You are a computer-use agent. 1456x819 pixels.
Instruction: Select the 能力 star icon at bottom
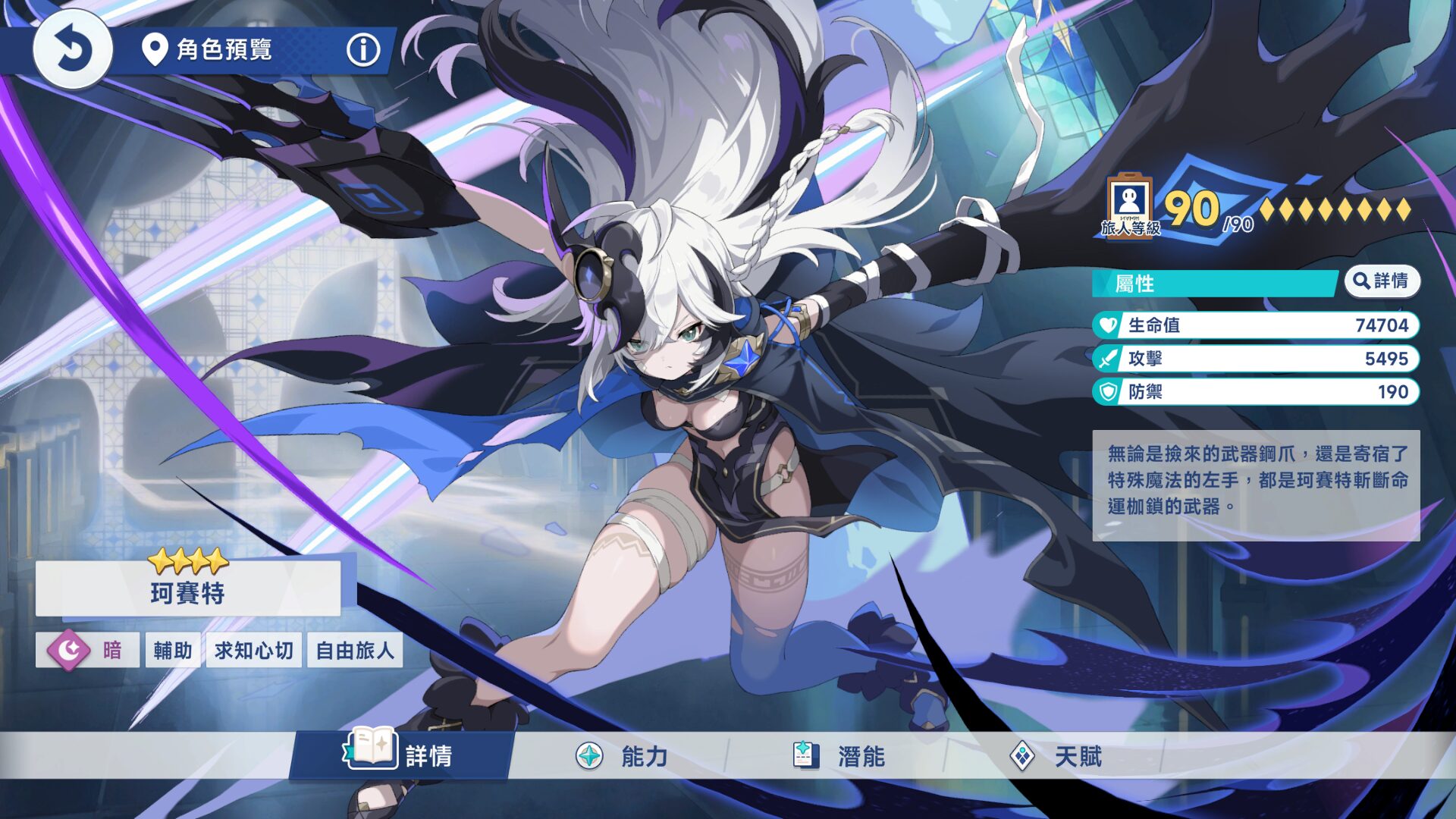tap(588, 756)
